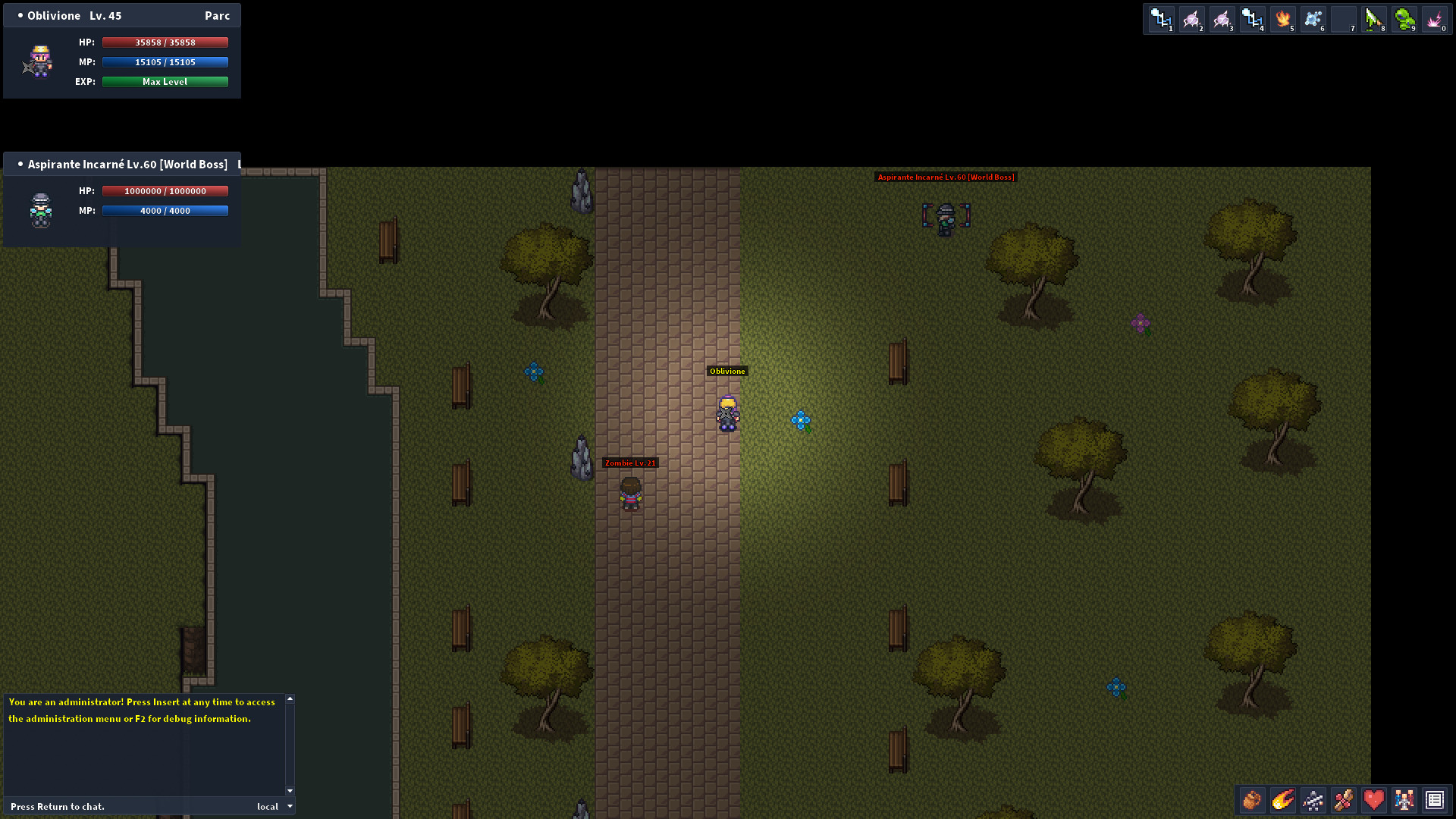The width and height of the screenshot is (1456, 819).
Task: Open the equipment armor icon
Action: point(1313,800)
